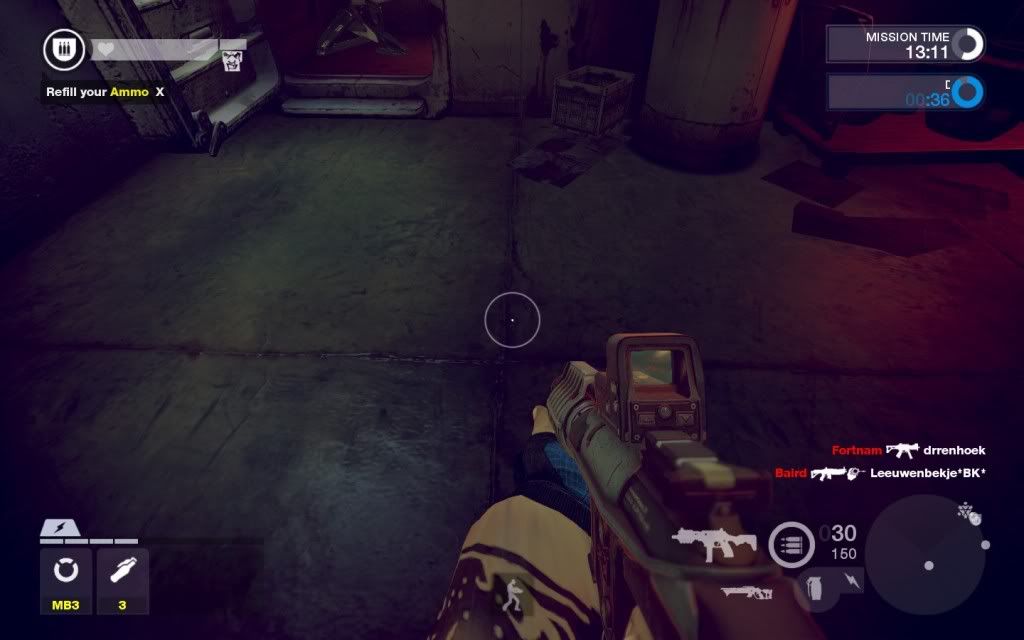Click the objective marker on the radar edge

(968, 516)
